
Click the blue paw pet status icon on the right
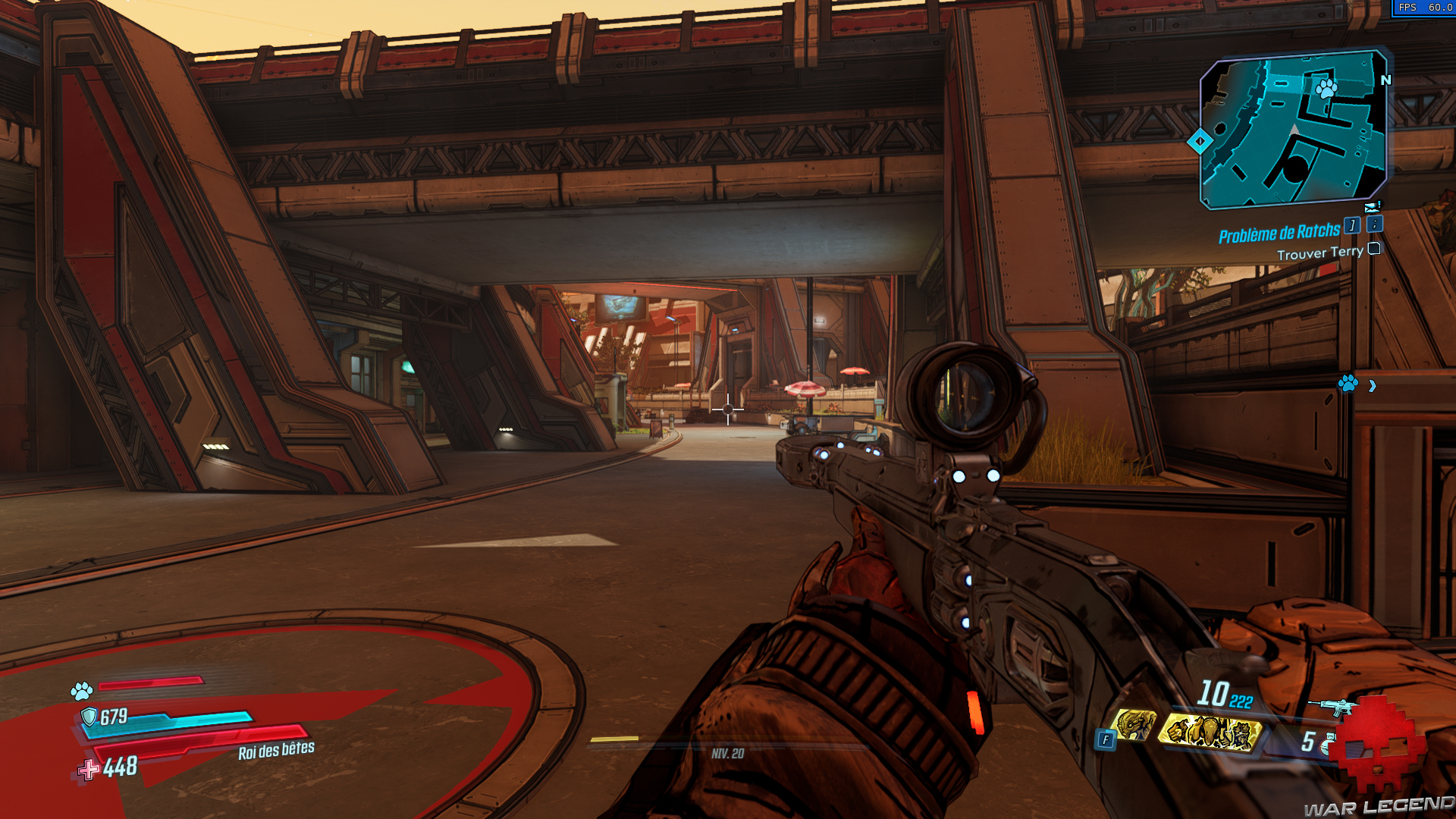(1348, 385)
